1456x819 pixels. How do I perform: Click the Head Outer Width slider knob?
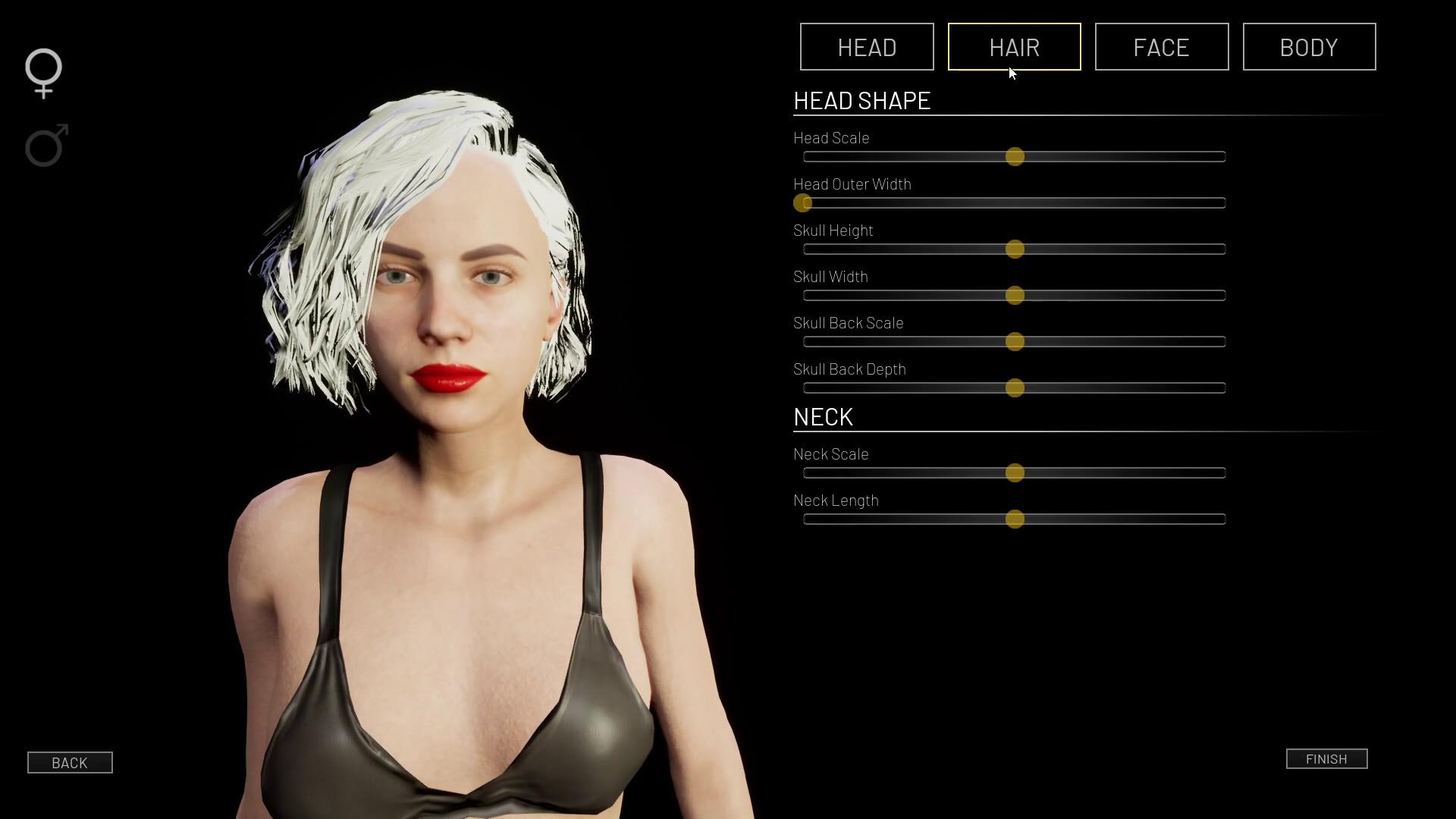click(802, 203)
